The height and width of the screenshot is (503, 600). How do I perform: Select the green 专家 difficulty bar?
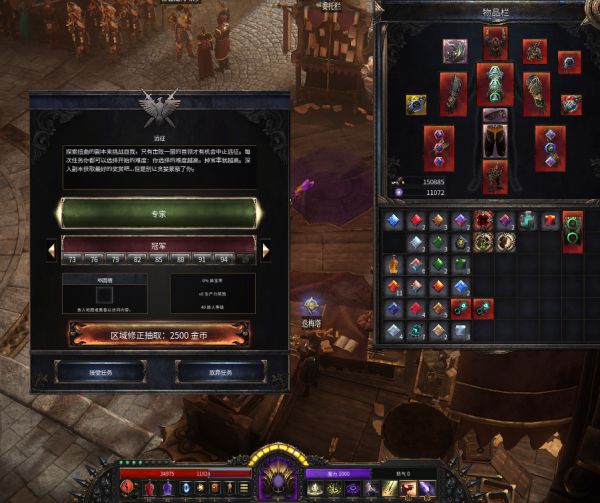click(x=160, y=212)
